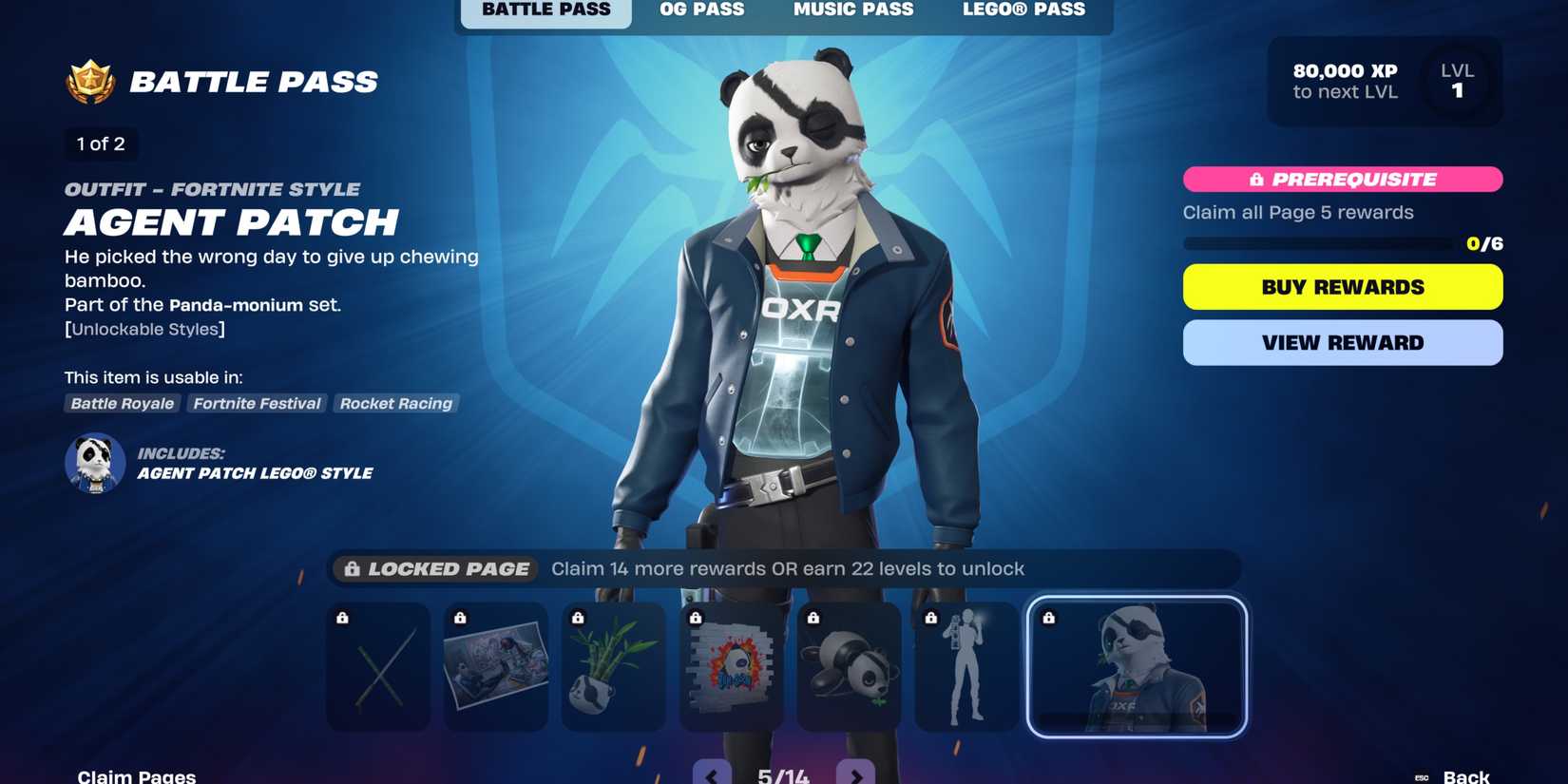Switch to the LEGO Pass tab
Screen dimensions: 1568x784
point(1024,10)
